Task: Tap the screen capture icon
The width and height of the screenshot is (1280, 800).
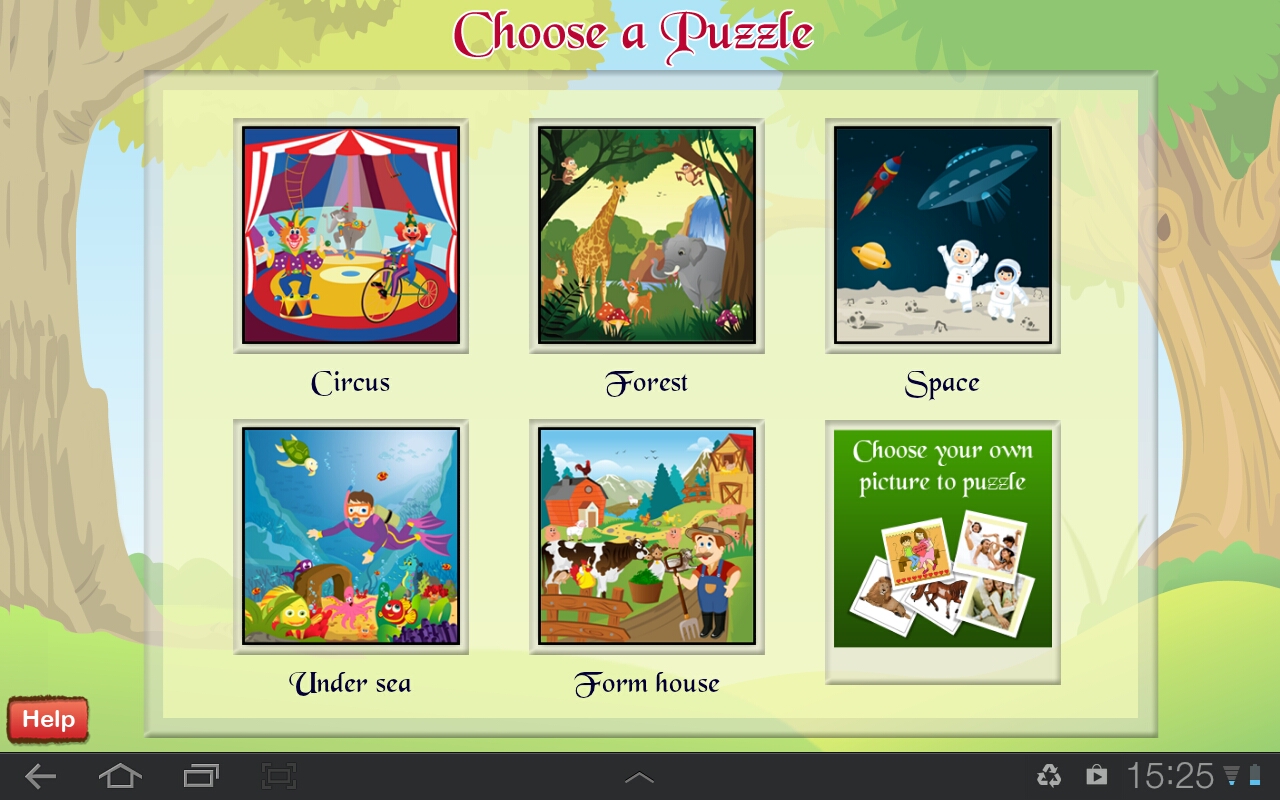Action: [278, 774]
